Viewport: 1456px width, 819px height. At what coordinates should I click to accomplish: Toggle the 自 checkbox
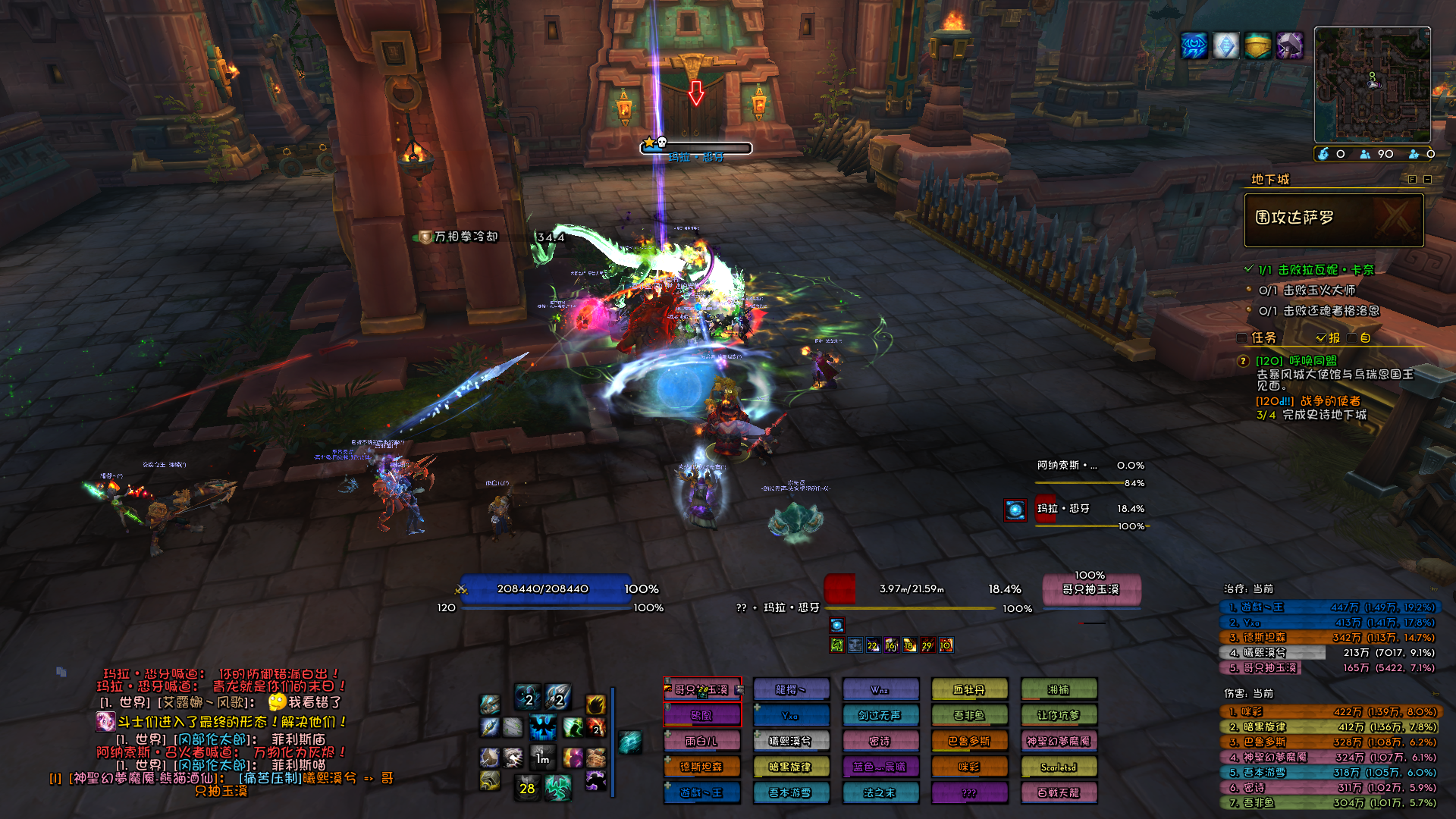1352,338
